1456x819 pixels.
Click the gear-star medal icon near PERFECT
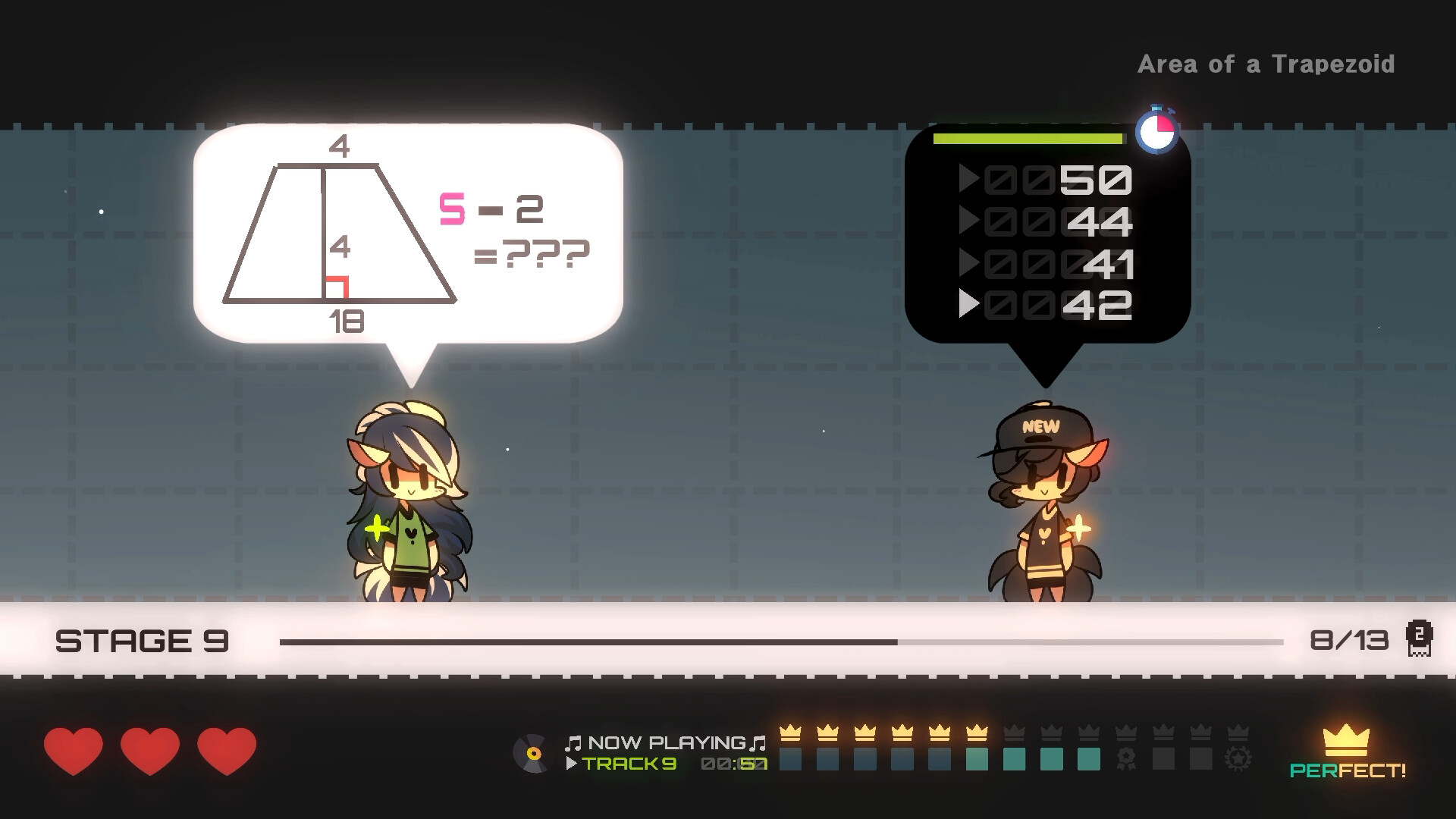1238,758
